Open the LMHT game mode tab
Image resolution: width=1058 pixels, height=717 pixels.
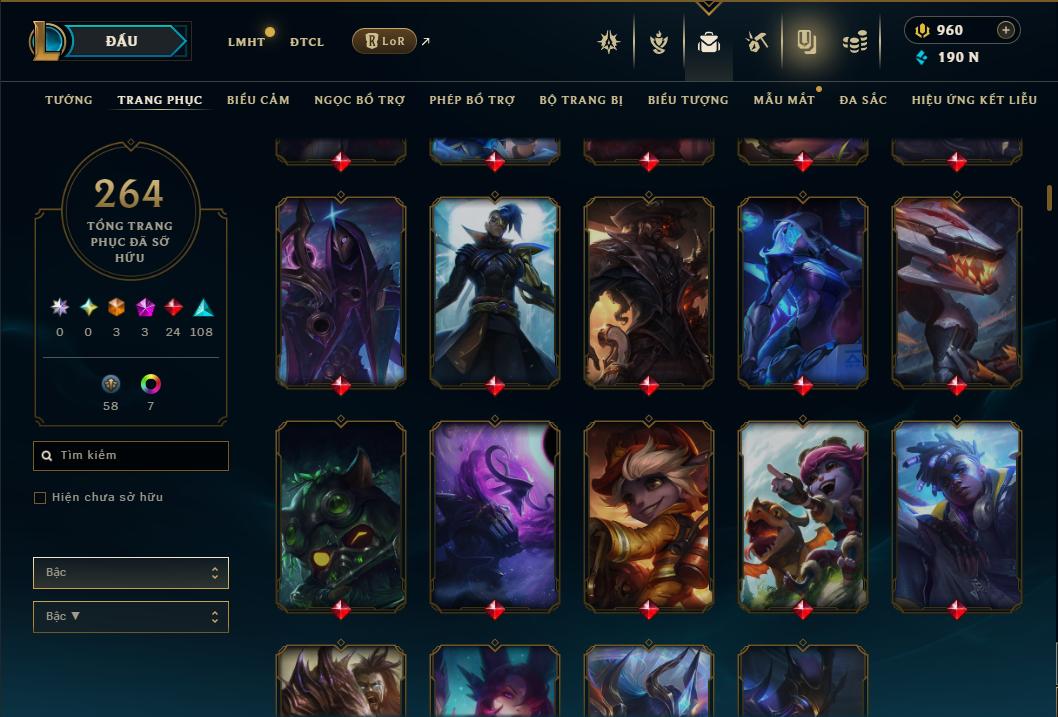pyautogui.click(x=246, y=42)
